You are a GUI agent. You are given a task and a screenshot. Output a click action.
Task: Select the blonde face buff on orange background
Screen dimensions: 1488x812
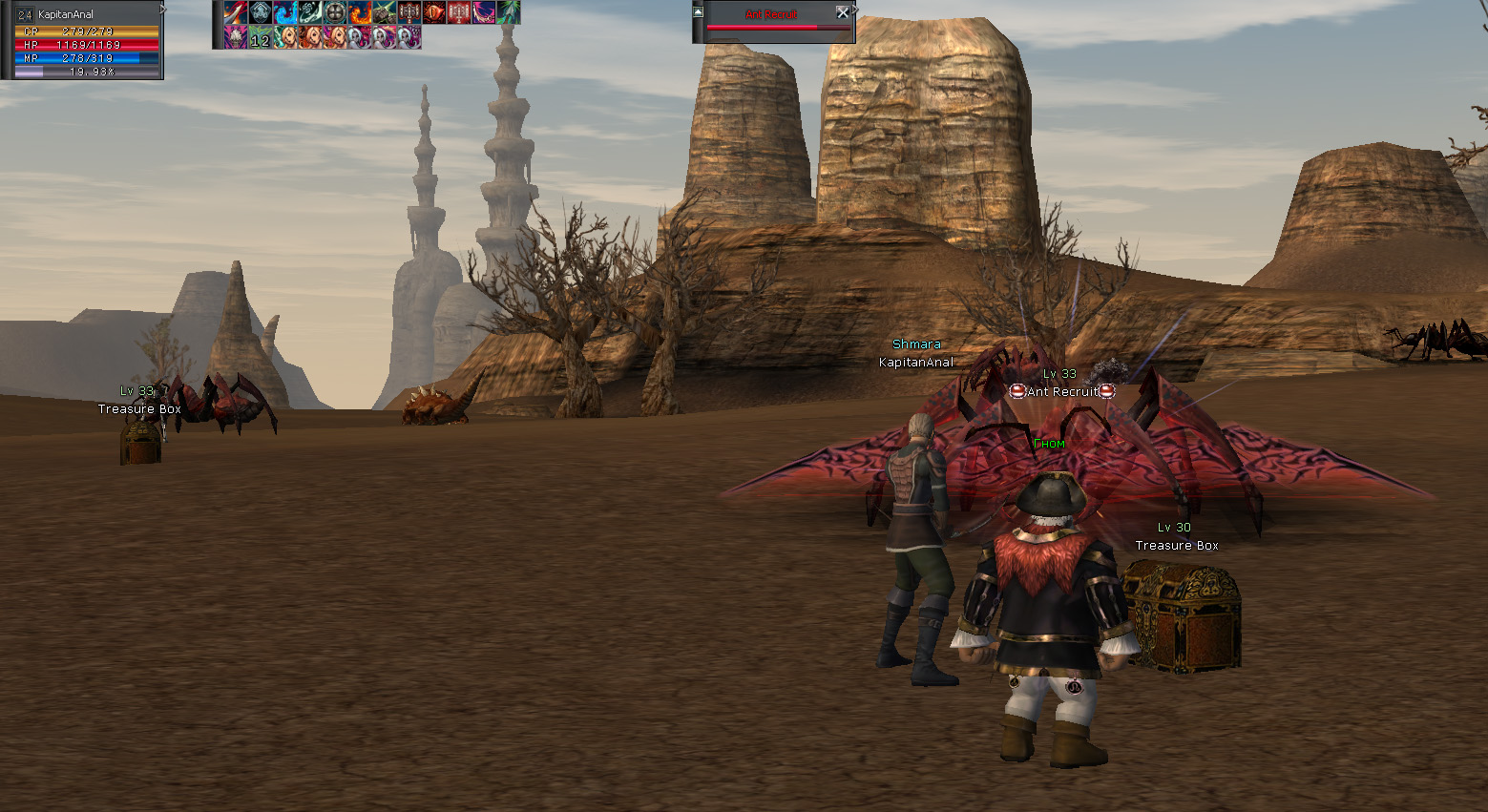[x=310, y=37]
